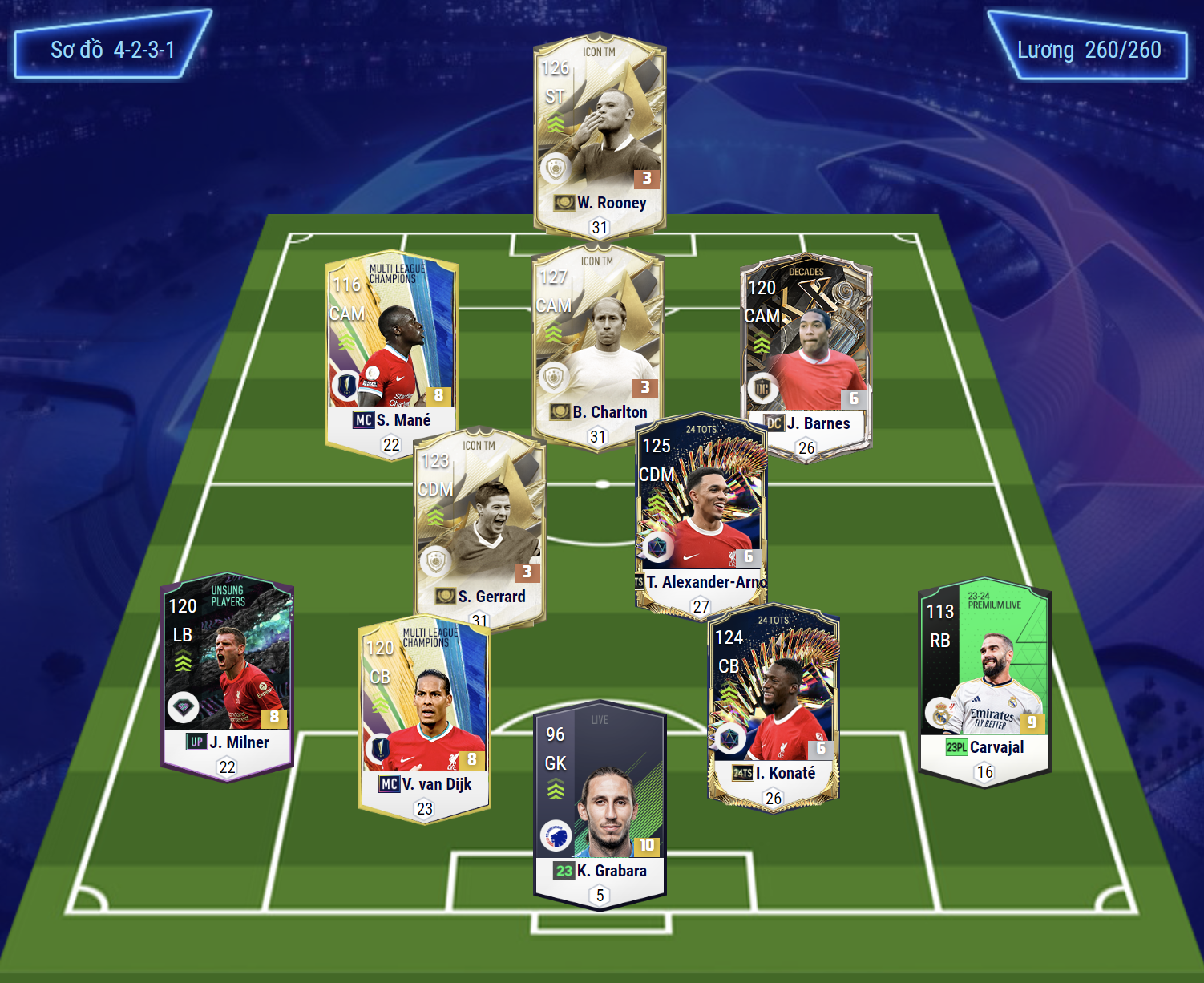
Task: Select the W. Rooney striker card
Action: tap(600, 132)
